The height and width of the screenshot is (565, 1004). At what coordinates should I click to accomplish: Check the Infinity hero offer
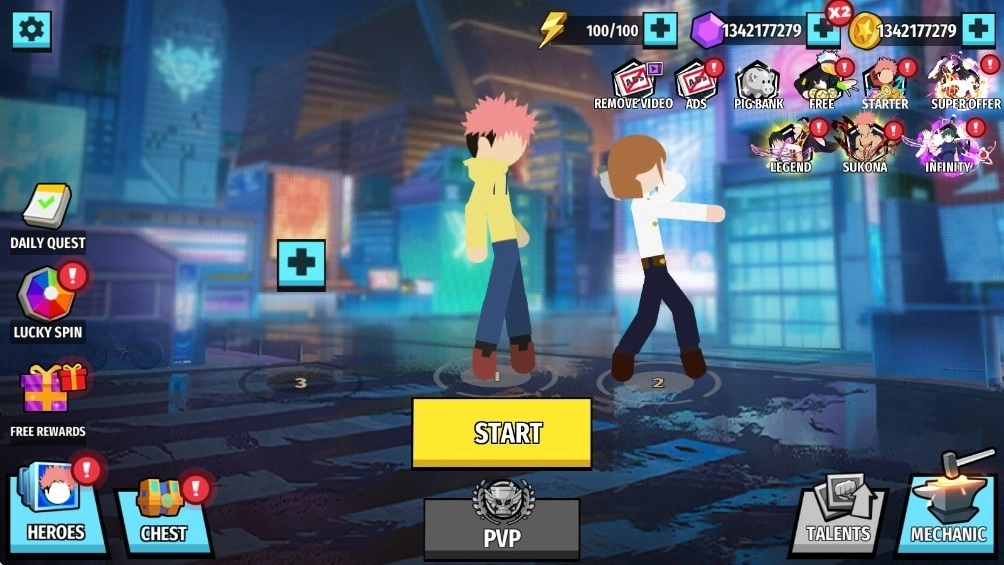pos(947,146)
